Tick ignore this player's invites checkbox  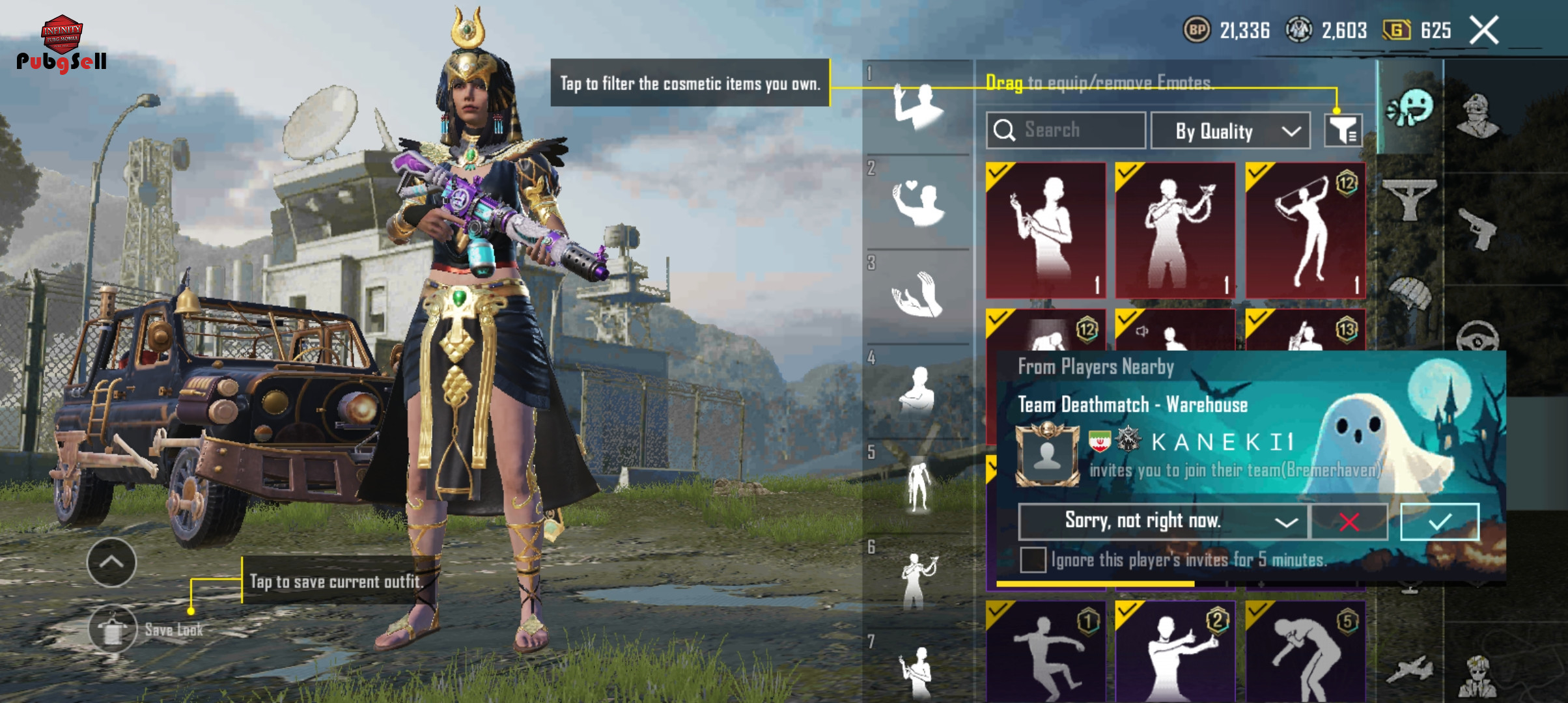[x=1033, y=560]
